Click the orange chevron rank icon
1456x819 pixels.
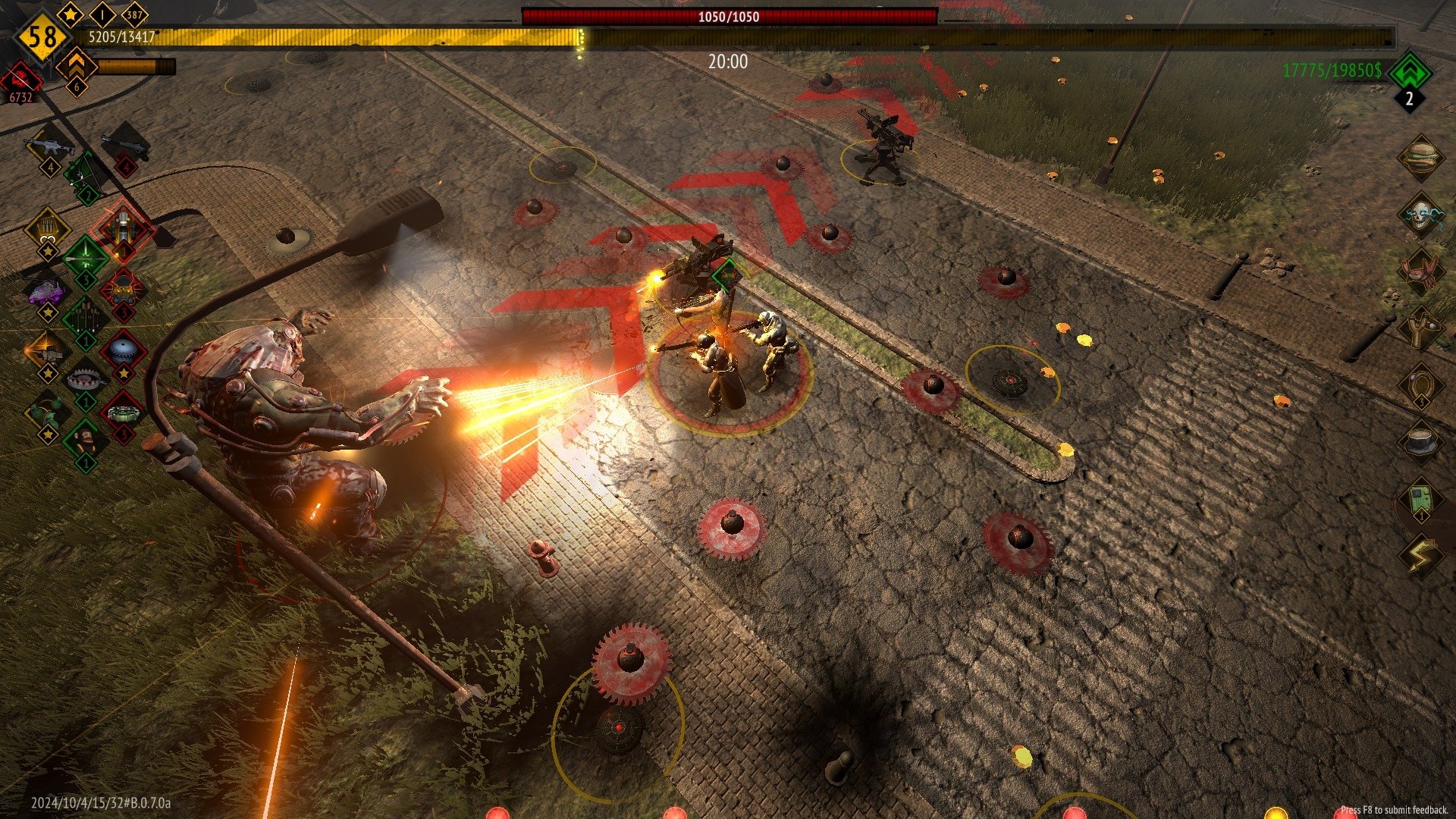pyautogui.click(x=76, y=66)
